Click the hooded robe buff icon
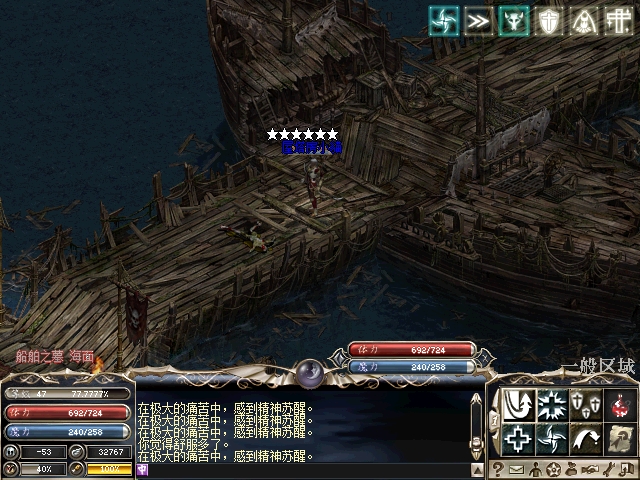This screenshot has width=640, height=480. (584, 21)
